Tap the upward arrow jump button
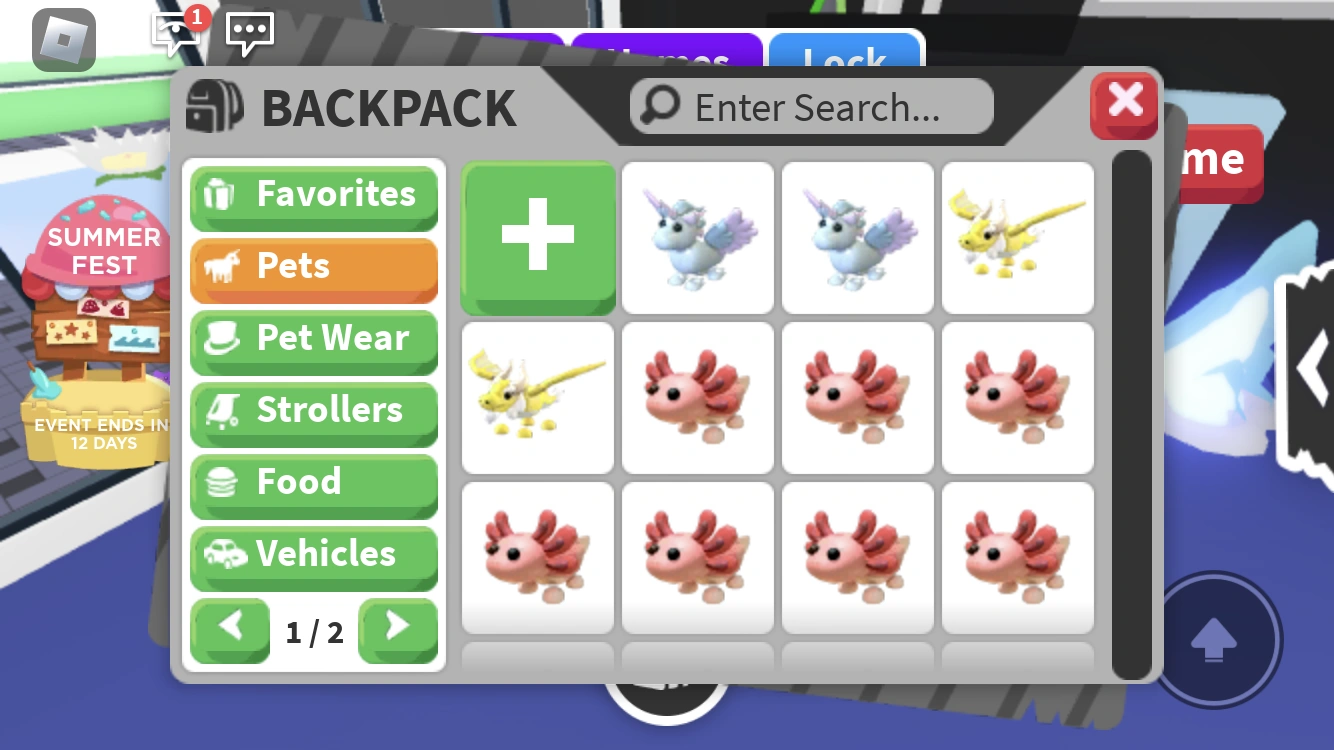Screen dimensions: 1334x750 (1214, 642)
